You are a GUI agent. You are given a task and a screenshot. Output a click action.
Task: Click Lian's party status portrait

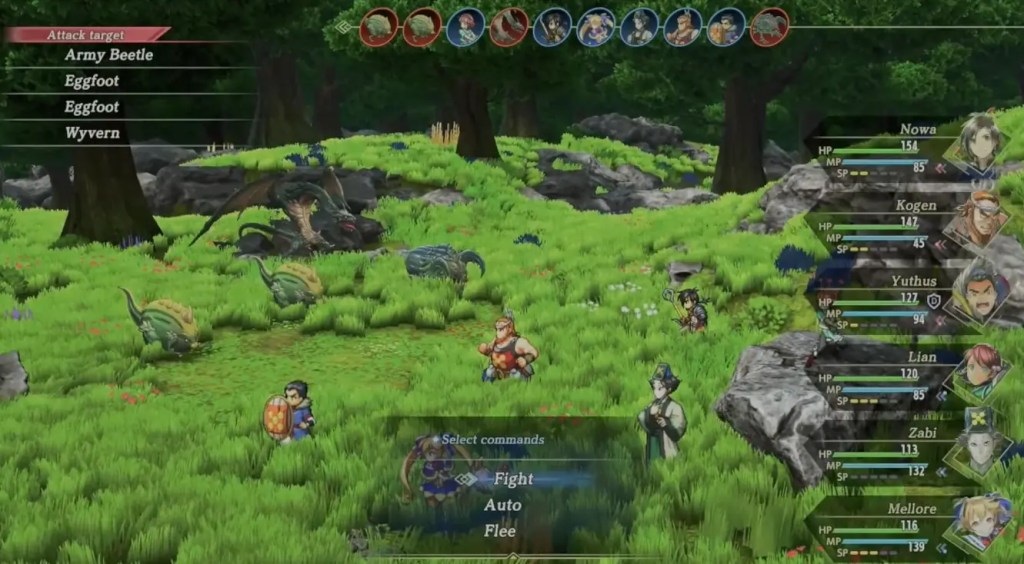[976, 370]
